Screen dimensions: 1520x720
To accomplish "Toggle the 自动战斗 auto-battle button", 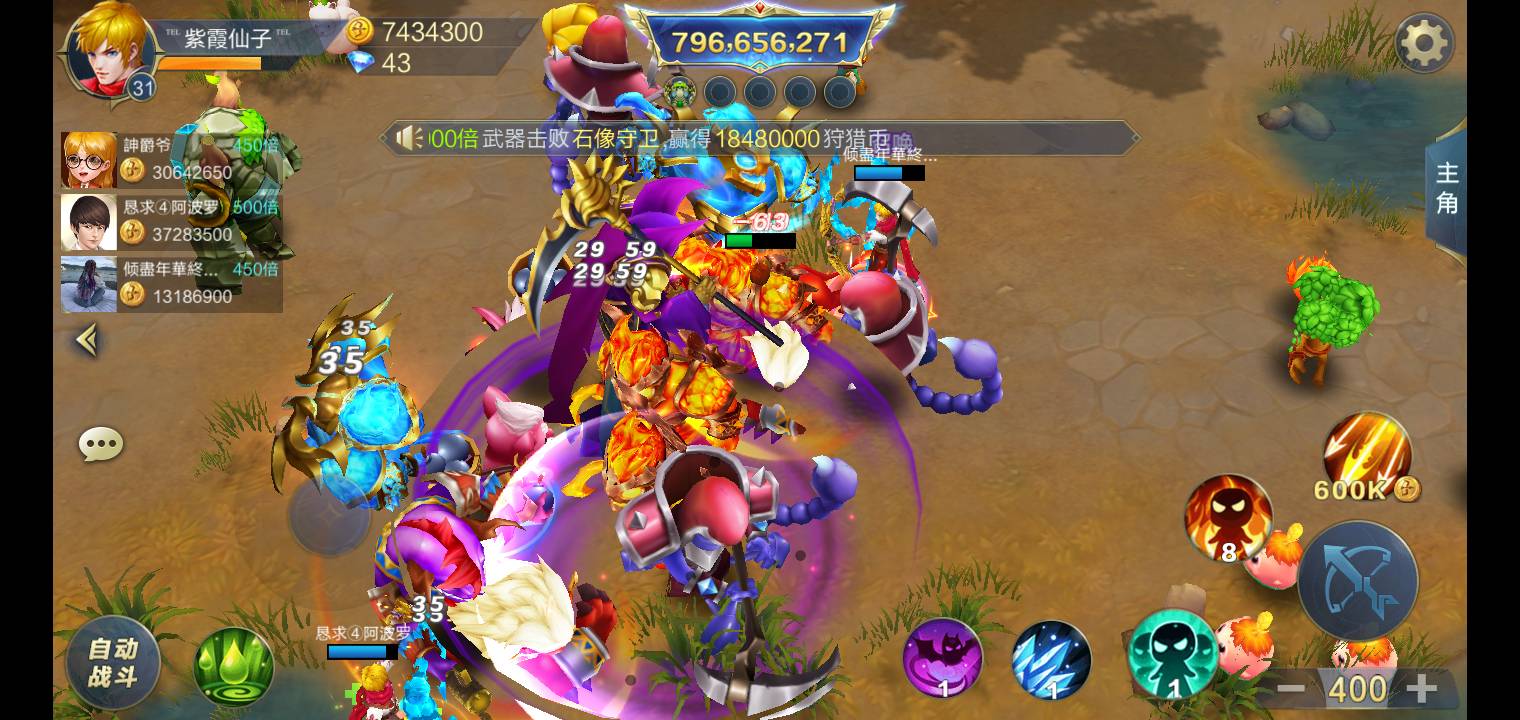I will point(112,662).
